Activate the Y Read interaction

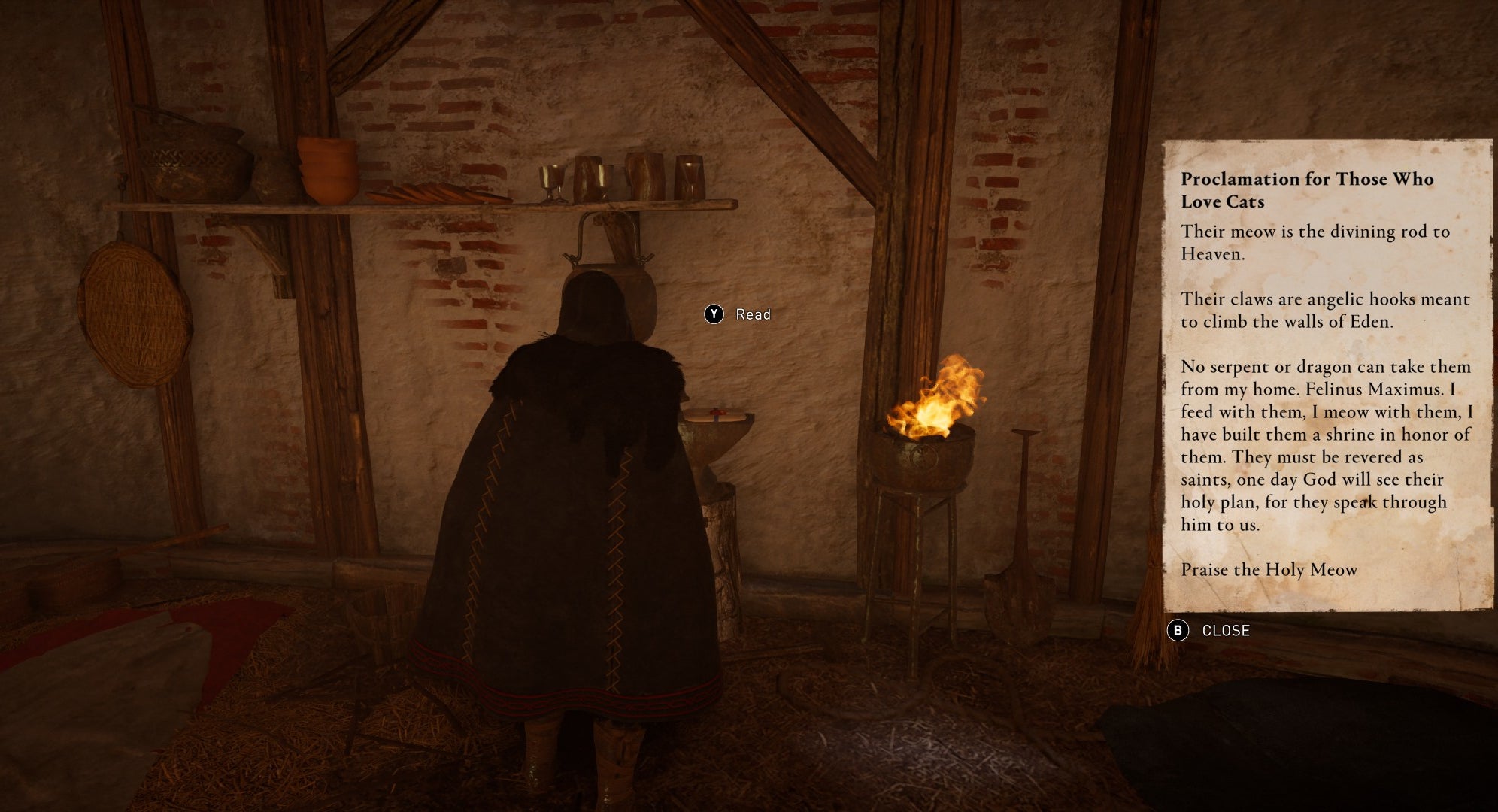click(715, 314)
